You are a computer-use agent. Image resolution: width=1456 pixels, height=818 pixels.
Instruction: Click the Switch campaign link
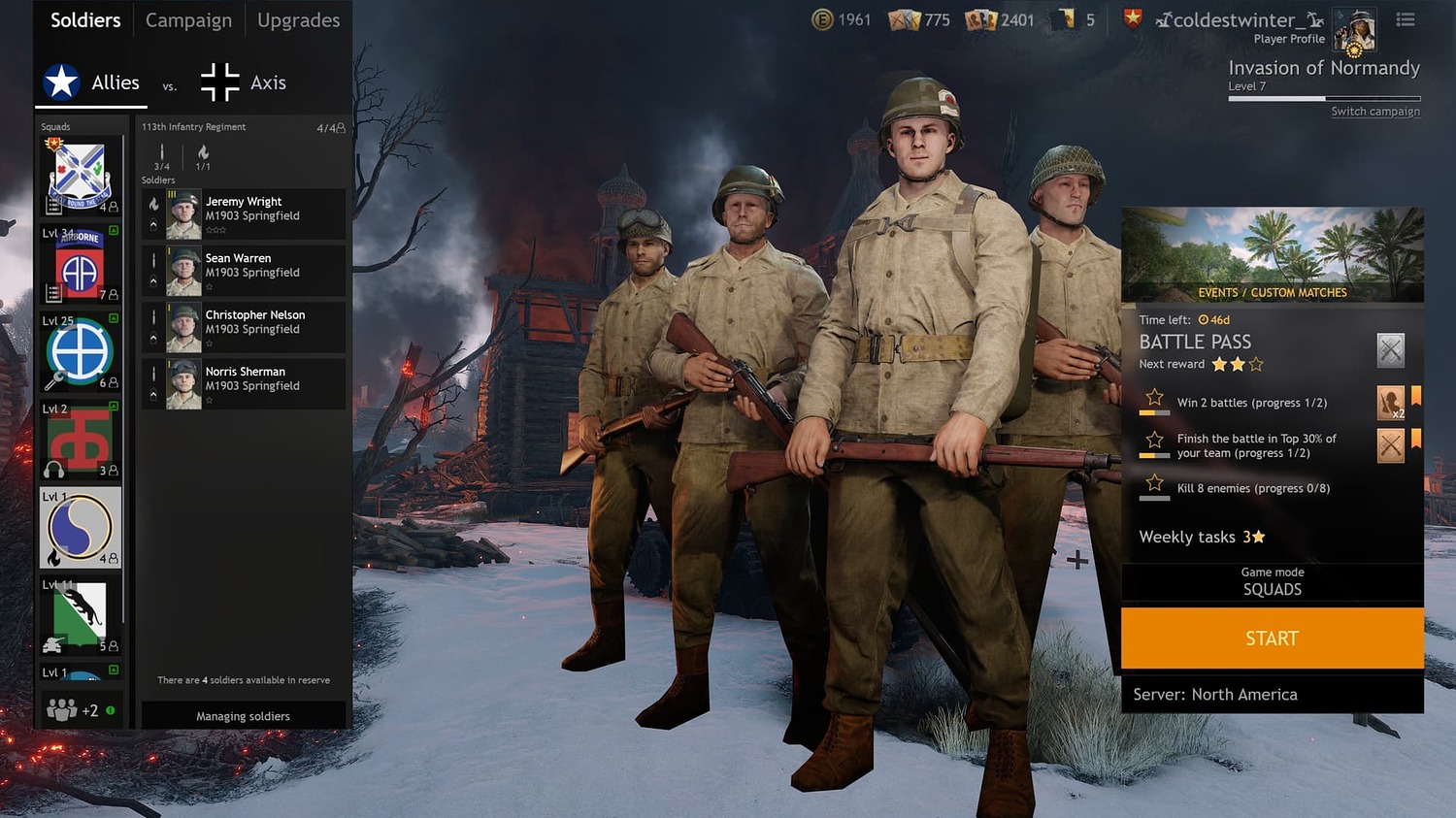coord(1375,111)
